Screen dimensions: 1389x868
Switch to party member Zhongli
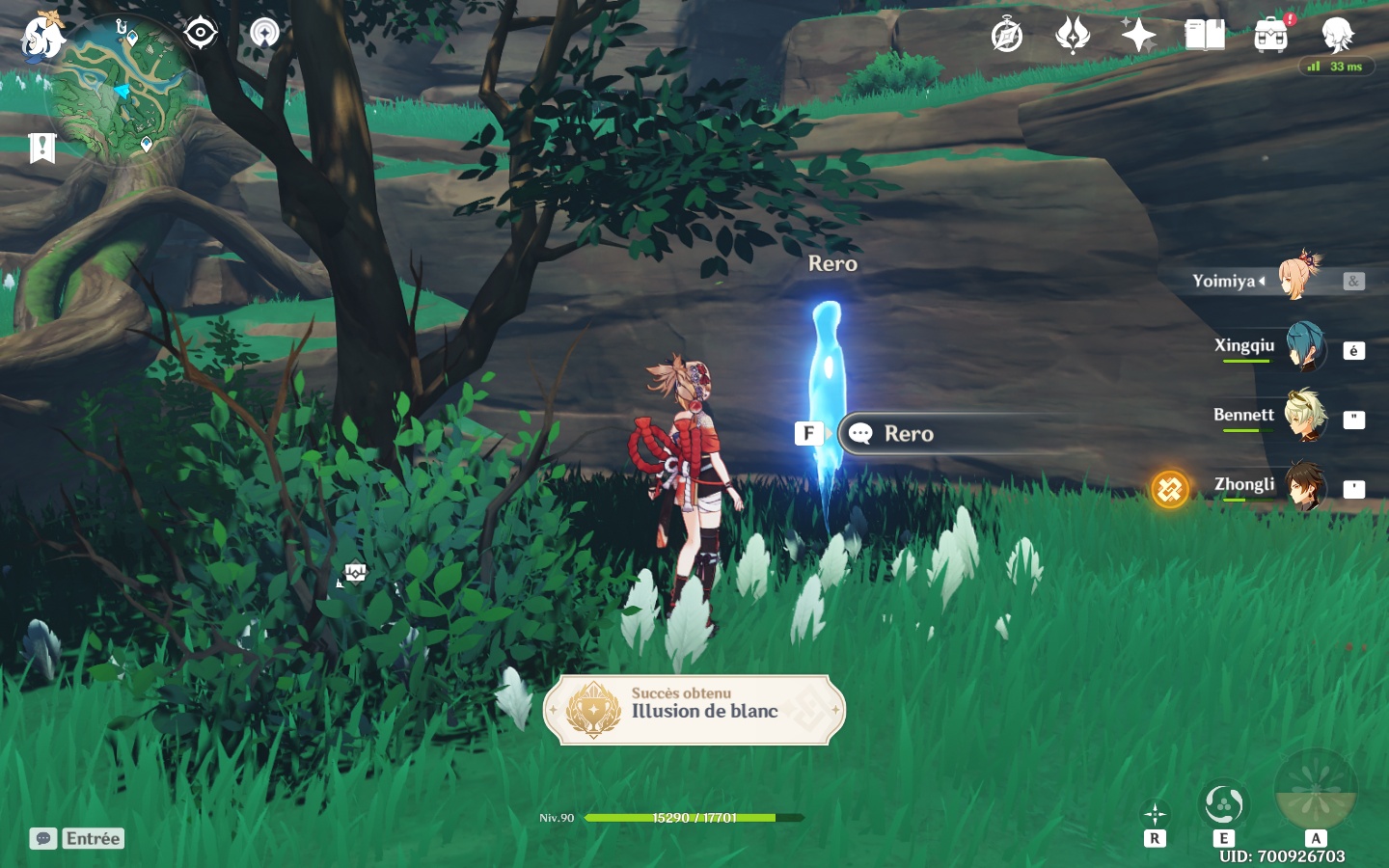coord(1271,486)
